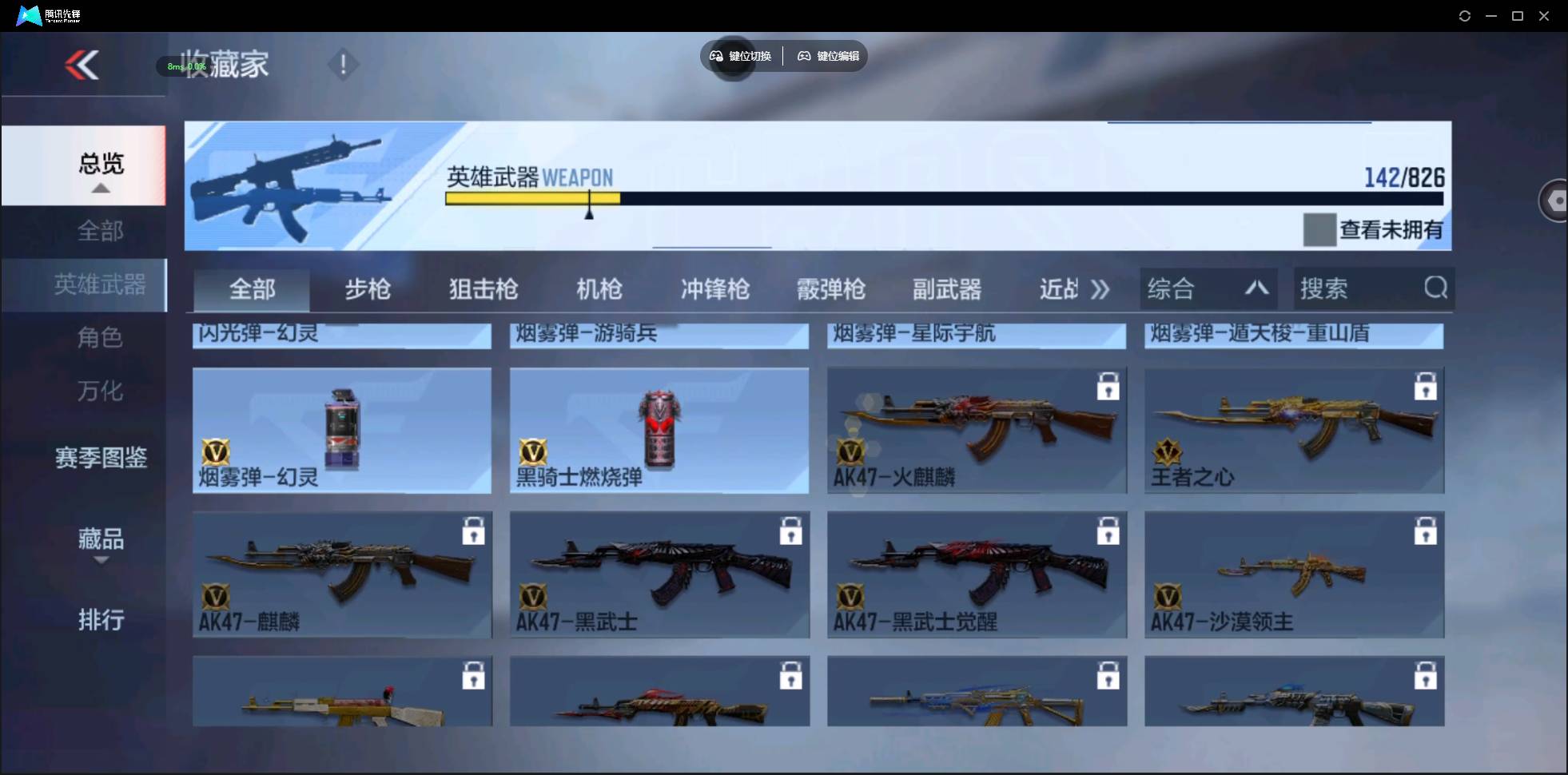1568x775 pixels.
Task: Select the 烟雾弹-幻灵 thumbnail
Action: coord(341,431)
